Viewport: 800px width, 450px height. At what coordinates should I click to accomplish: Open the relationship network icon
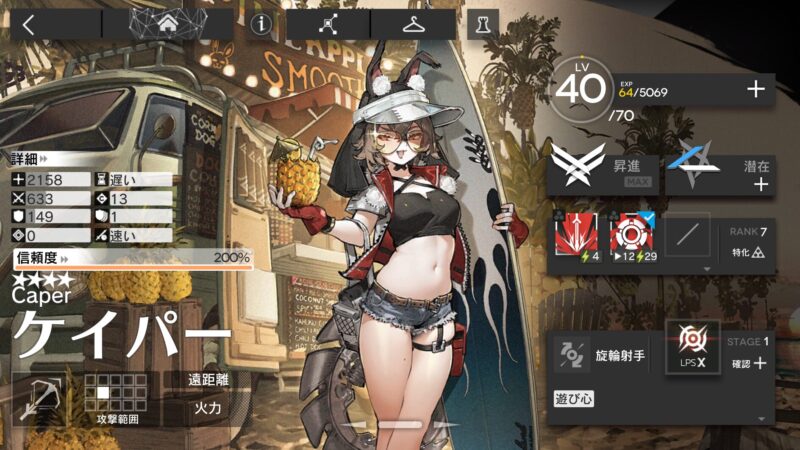click(328, 24)
